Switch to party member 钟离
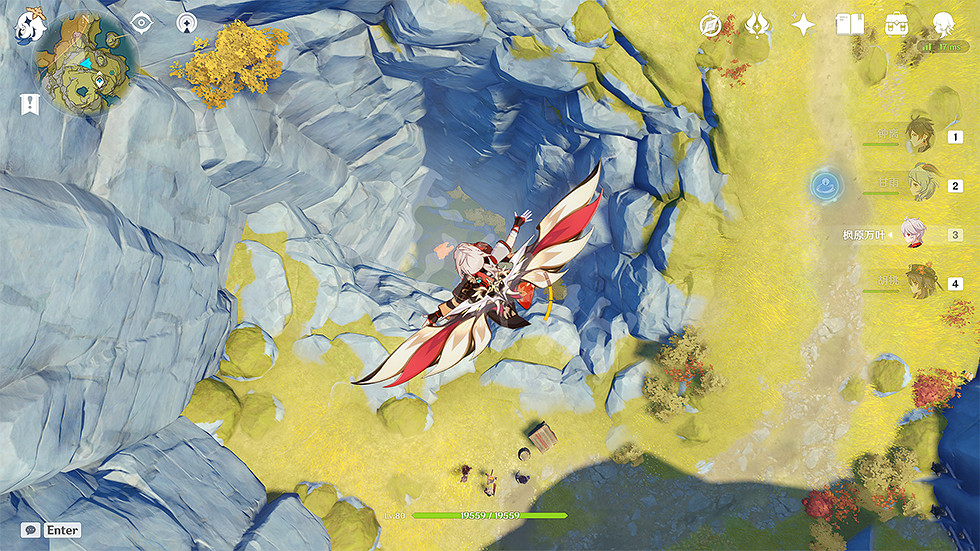980x551 pixels. coord(920,135)
